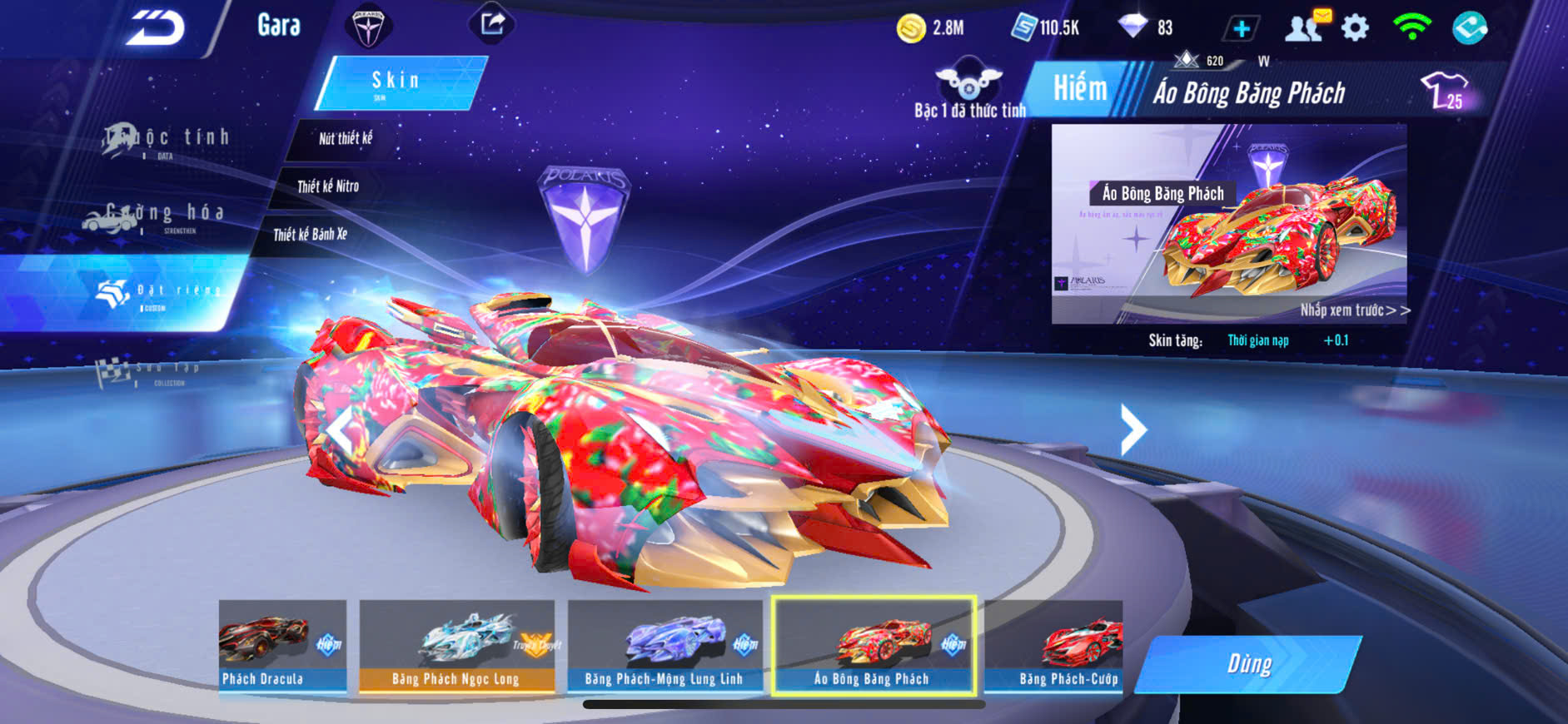Add currency with the plus button

tap(1241, 29)
